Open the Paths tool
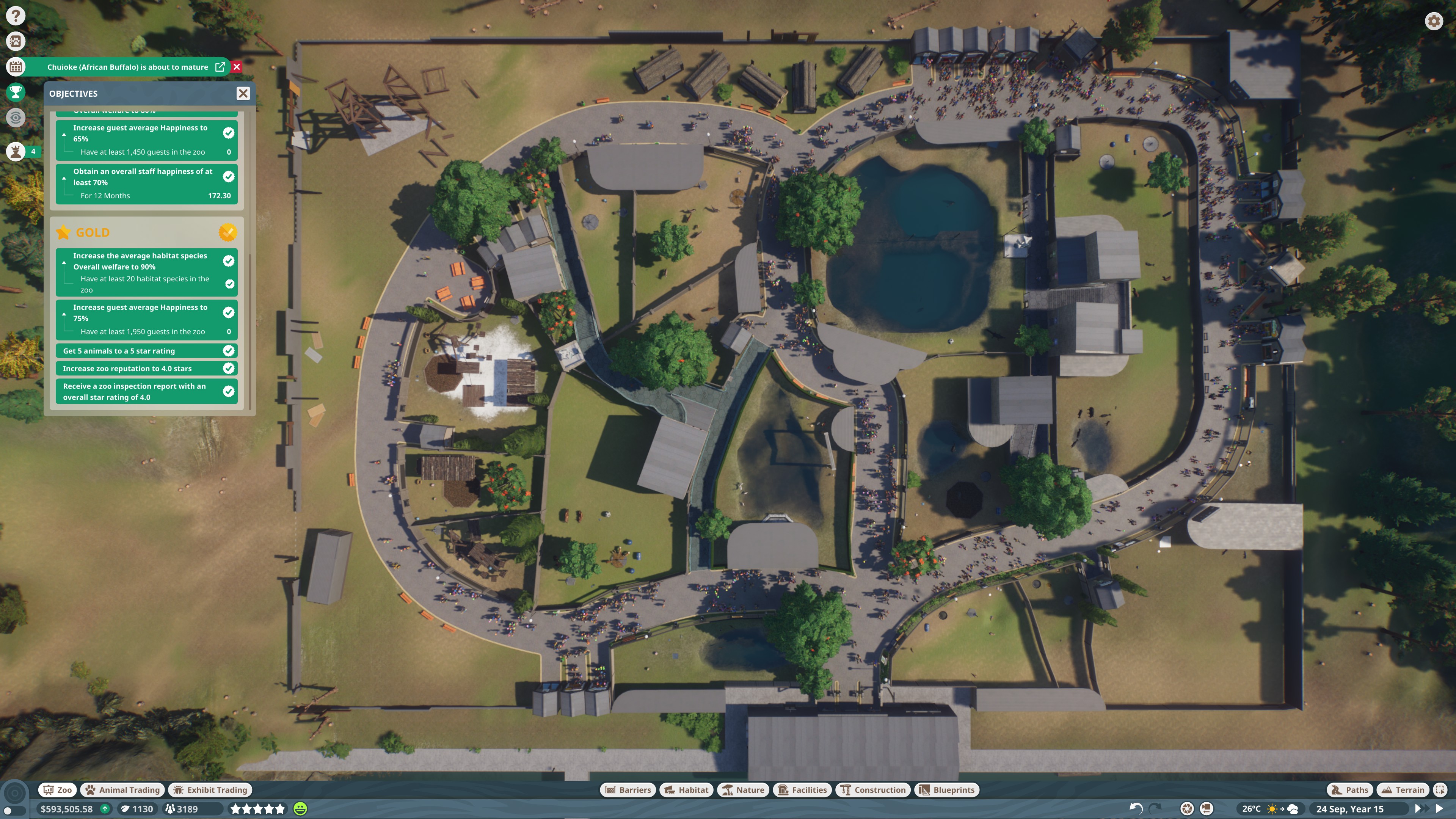Image resolution: width=1456 pixels, height=819 pixels. click(x=1350, y=789)
